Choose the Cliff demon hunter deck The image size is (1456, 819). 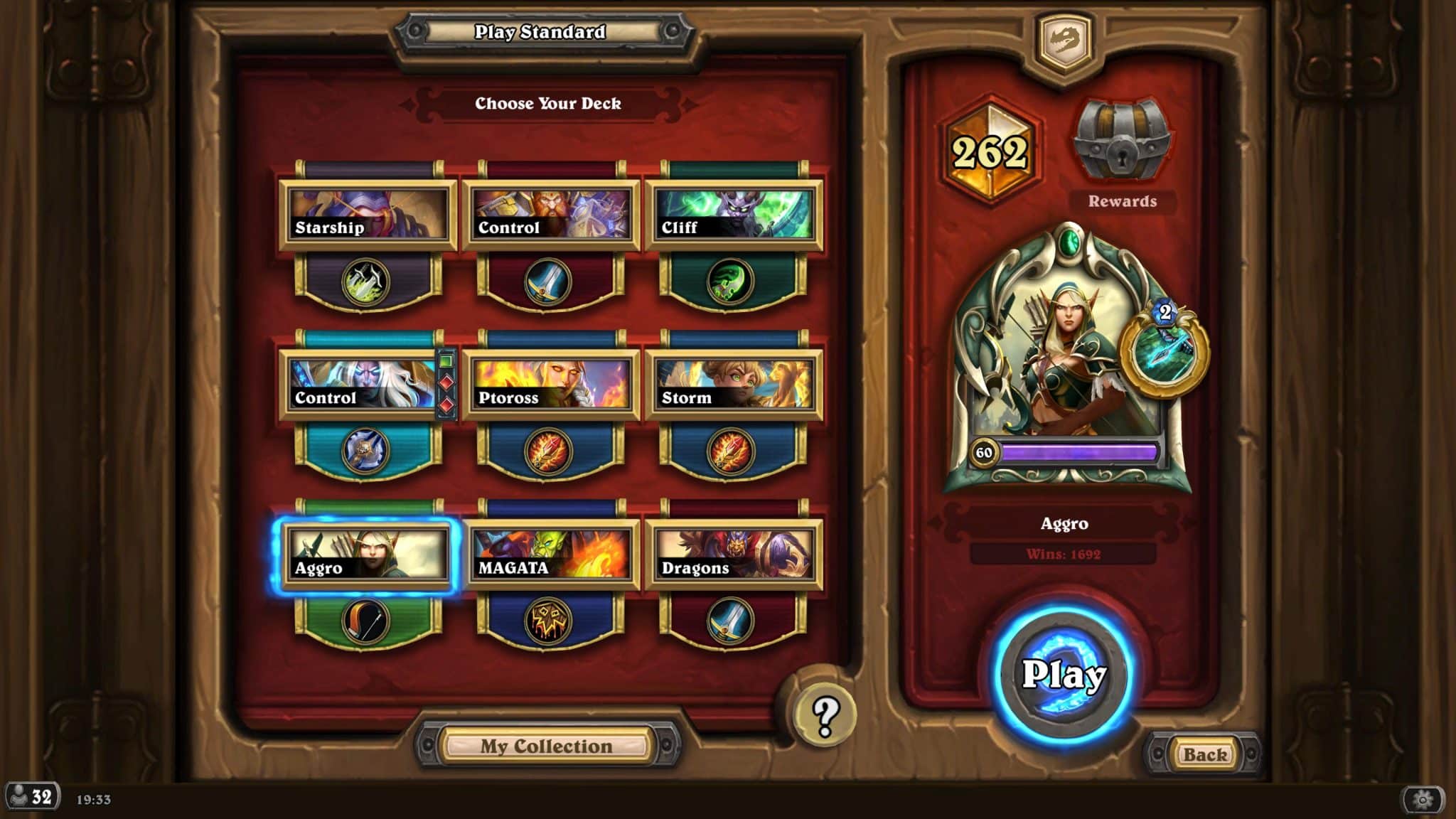[733, 215]
